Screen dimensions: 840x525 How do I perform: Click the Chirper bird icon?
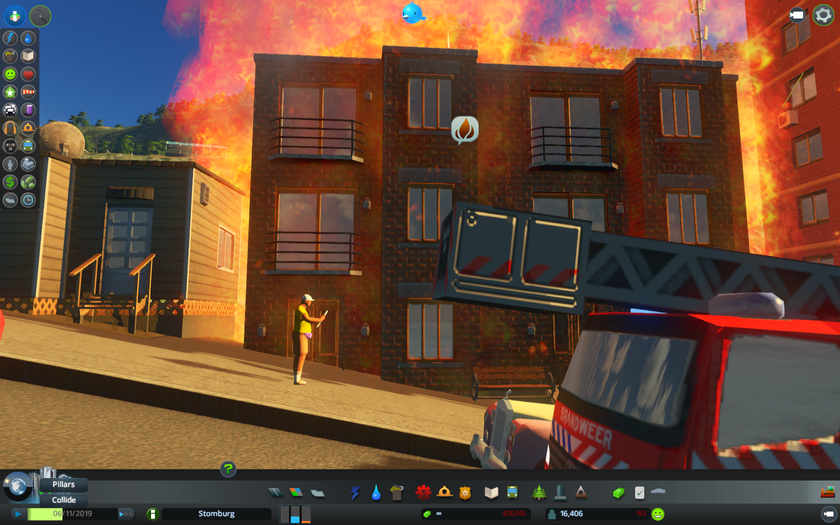(x=412, y=13)
